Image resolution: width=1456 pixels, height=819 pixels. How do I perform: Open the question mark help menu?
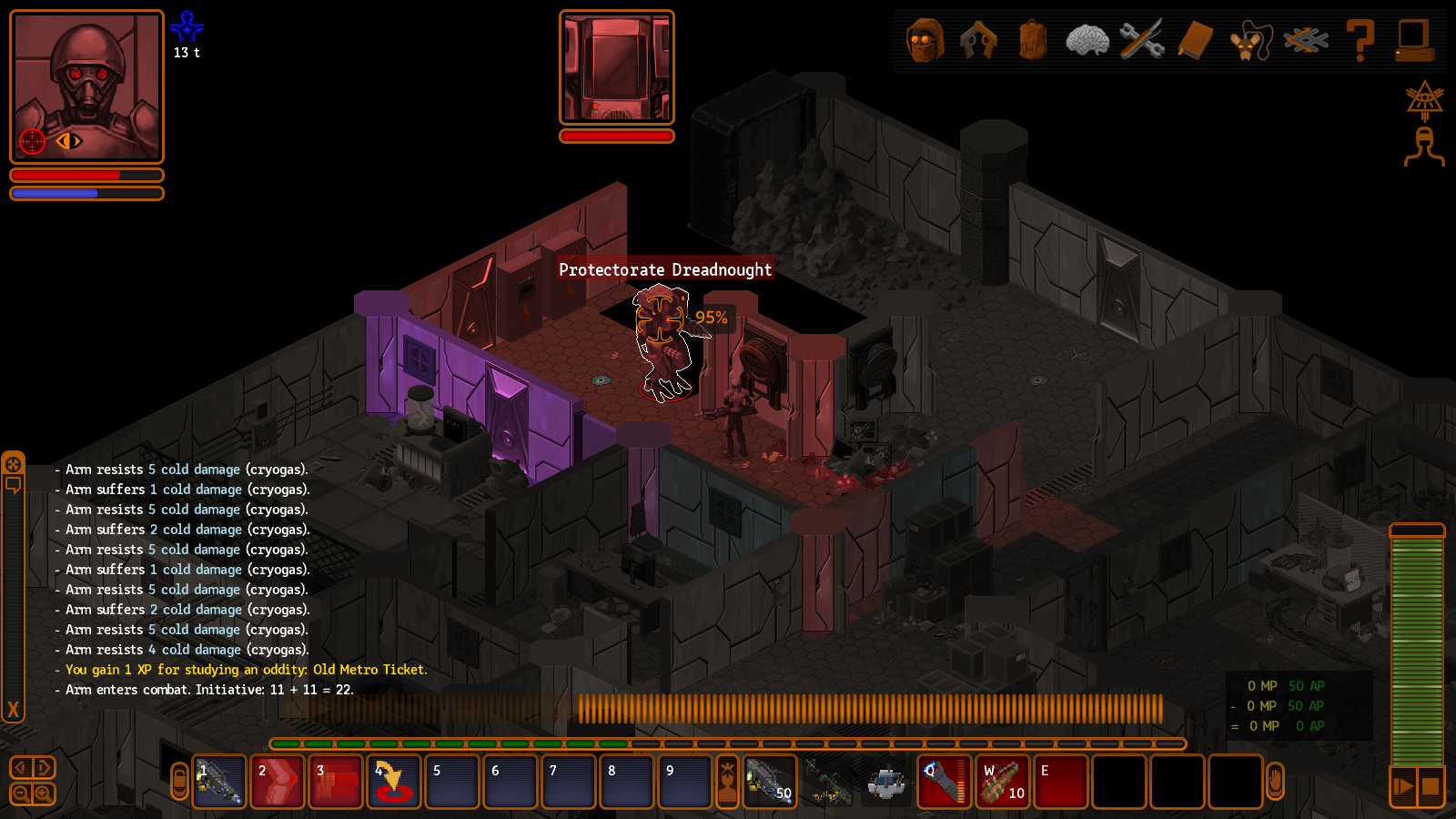pyautogui.click(x=1360, y=40)
